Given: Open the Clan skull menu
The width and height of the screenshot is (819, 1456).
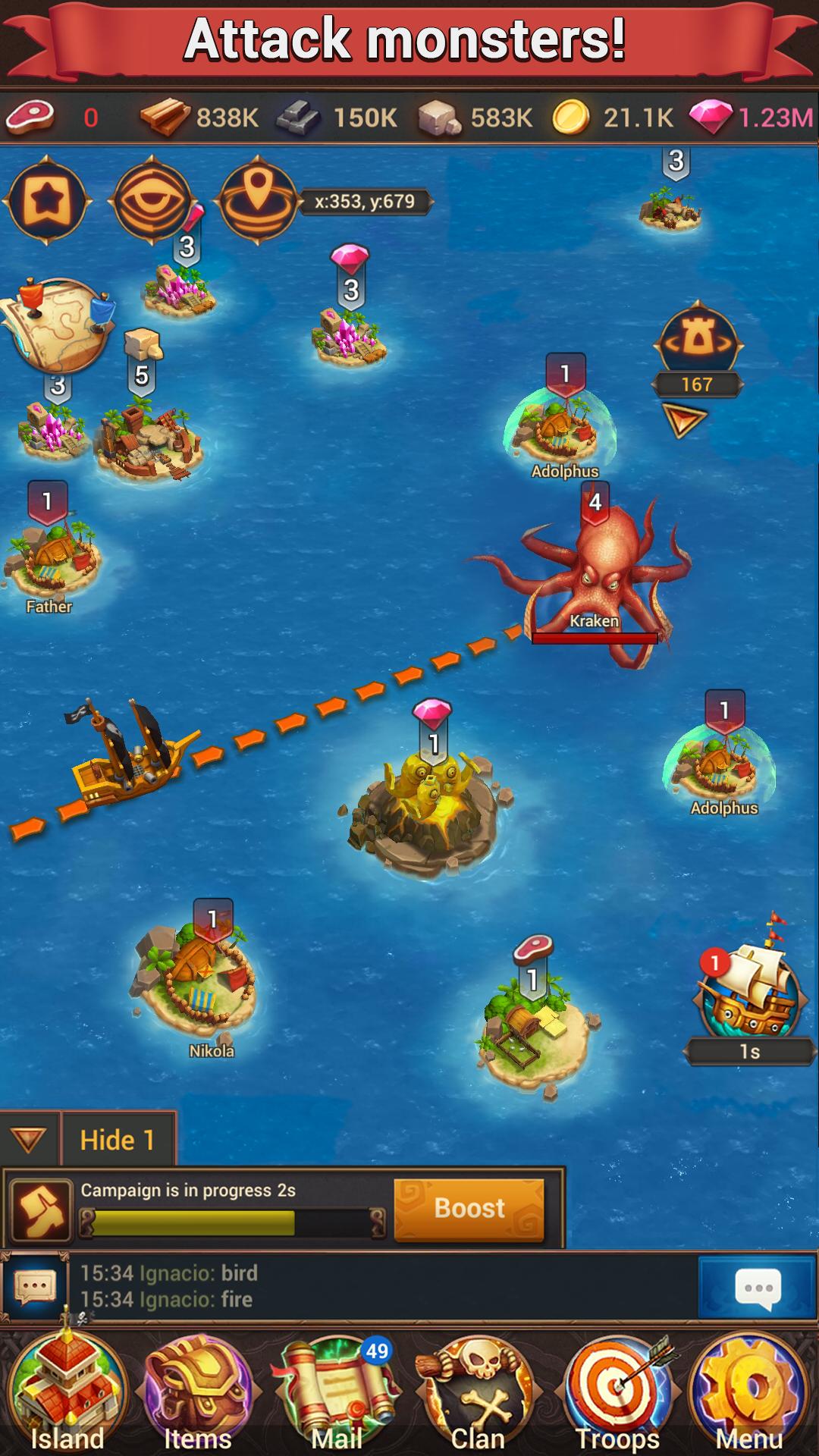Looking at the screenshot, I should [x=478, y=1395].
